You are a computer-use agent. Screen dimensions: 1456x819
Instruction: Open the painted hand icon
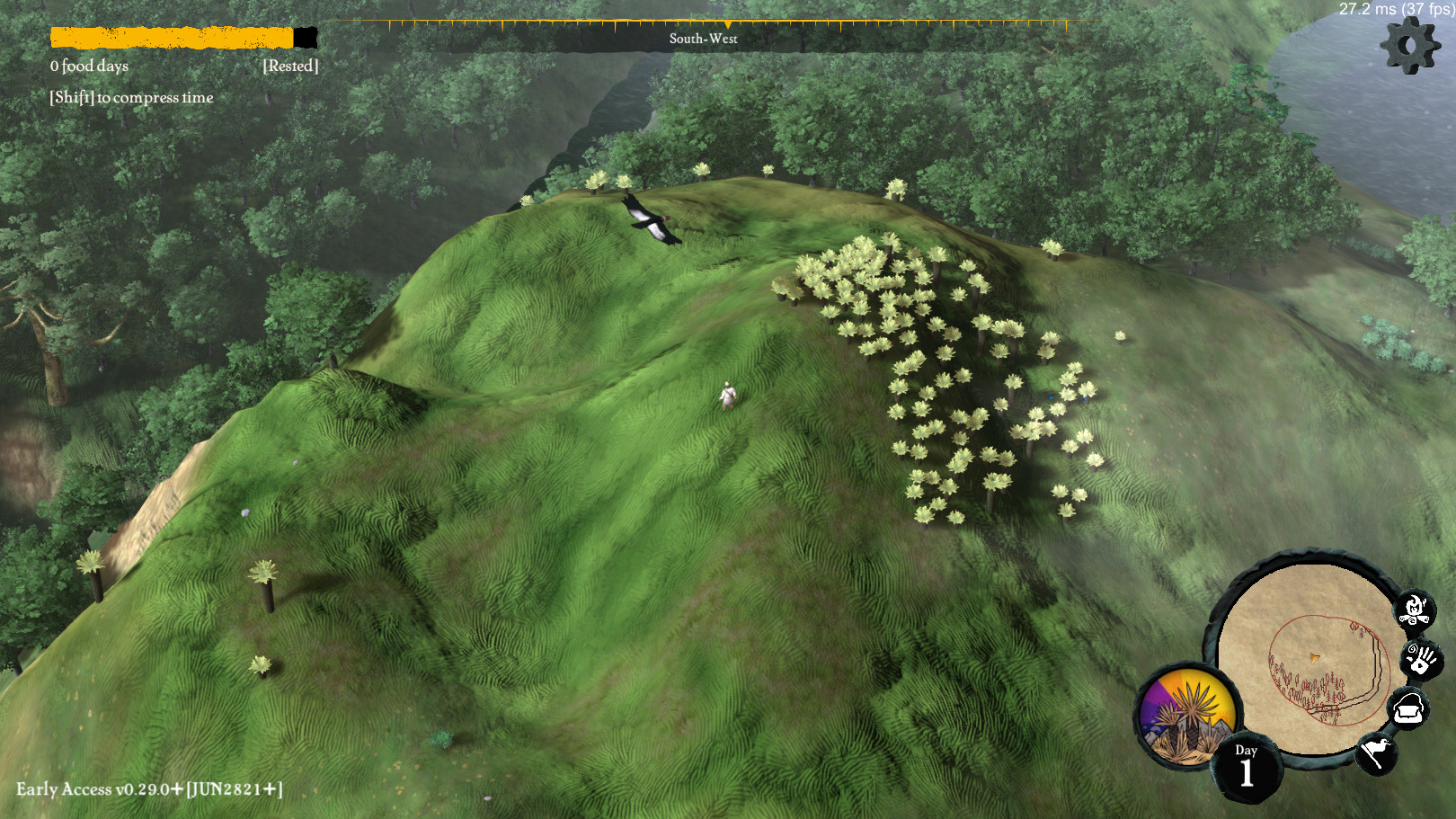click(1421, 660)
